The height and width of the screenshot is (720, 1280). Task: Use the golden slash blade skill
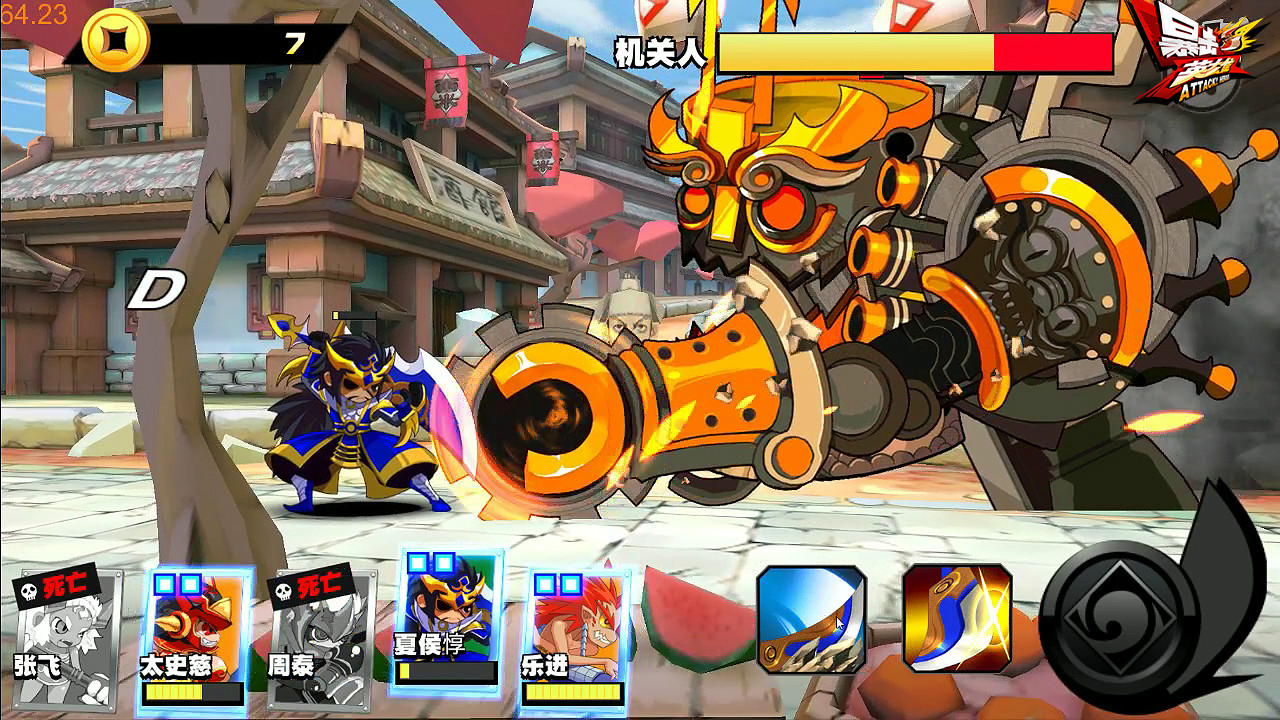957,618
